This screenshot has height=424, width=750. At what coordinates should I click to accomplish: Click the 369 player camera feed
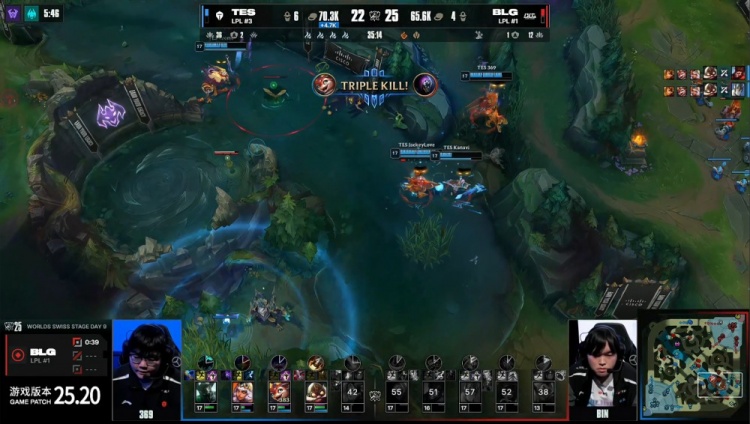(147, 368)
